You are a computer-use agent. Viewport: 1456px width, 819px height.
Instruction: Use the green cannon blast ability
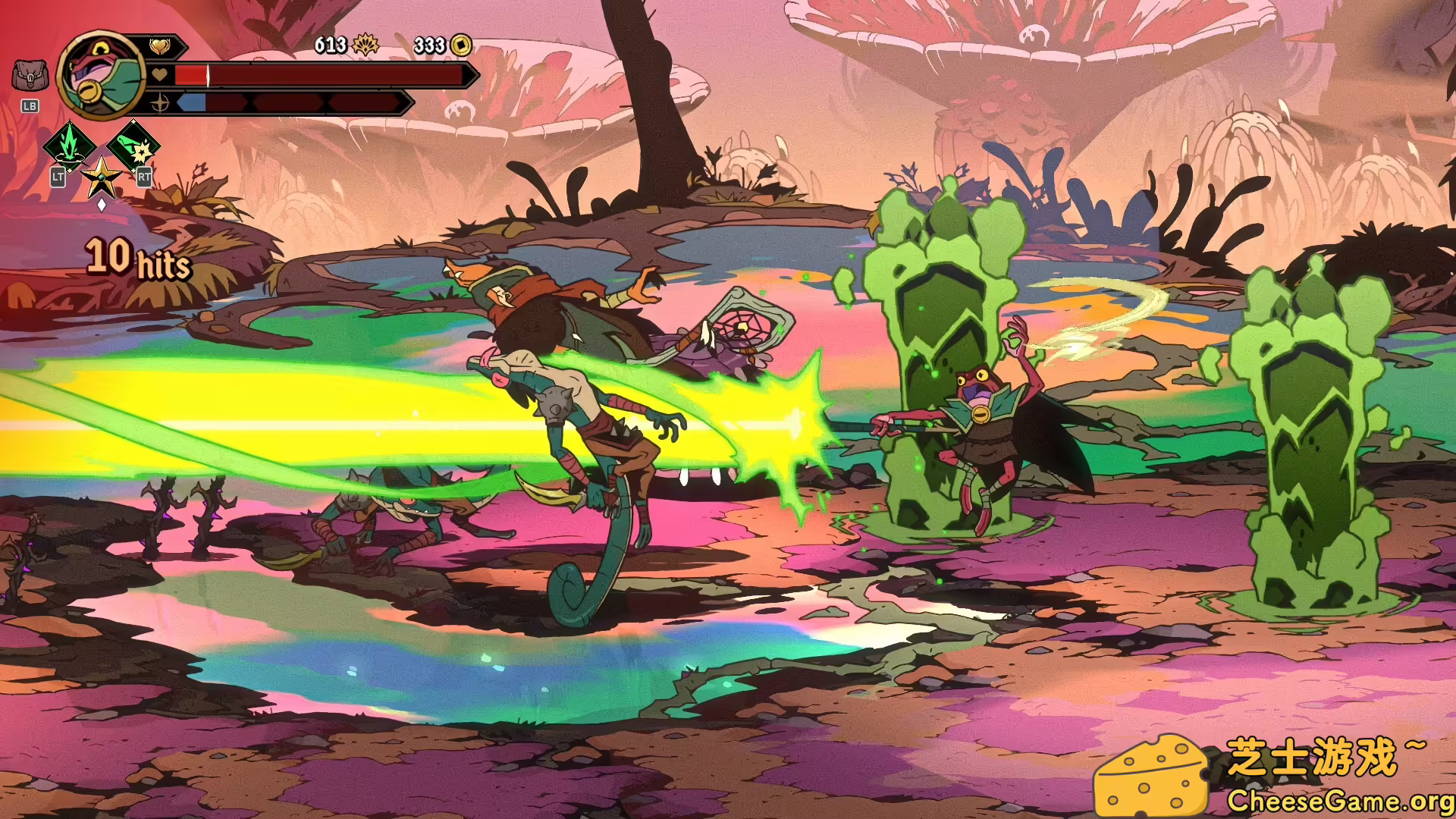133,144
